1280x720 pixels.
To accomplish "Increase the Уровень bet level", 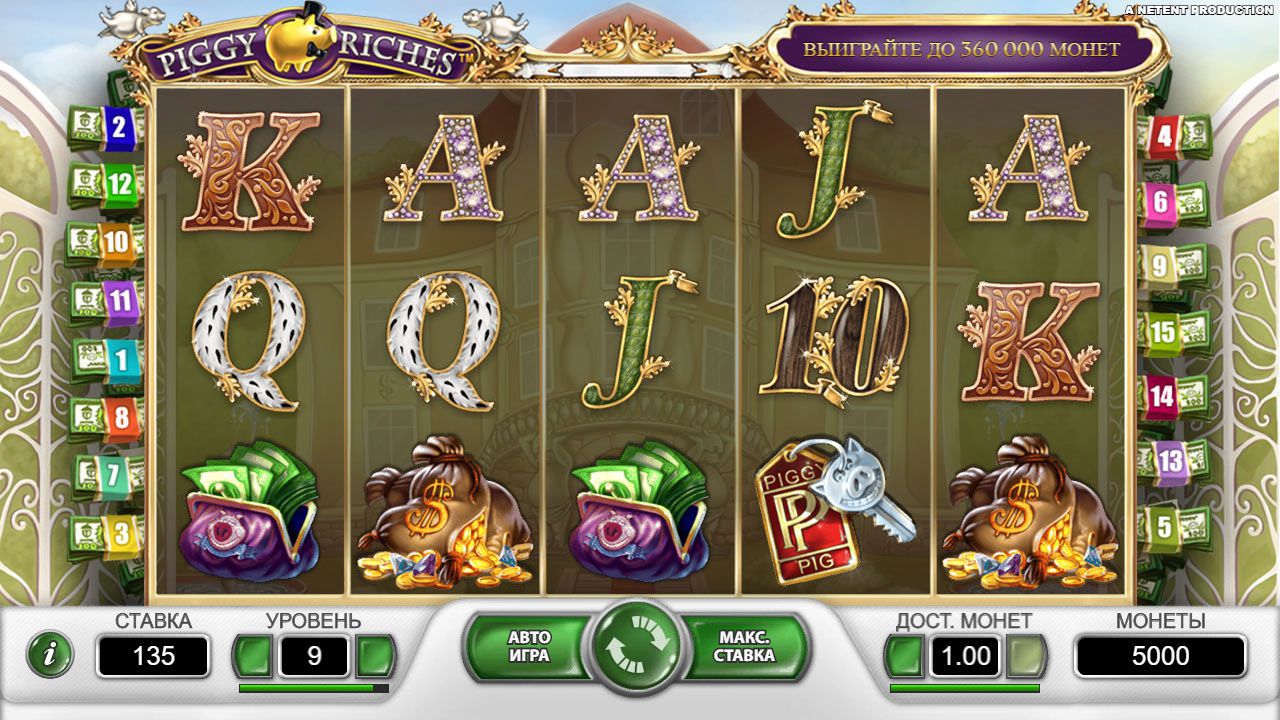I will click(376, 656).
